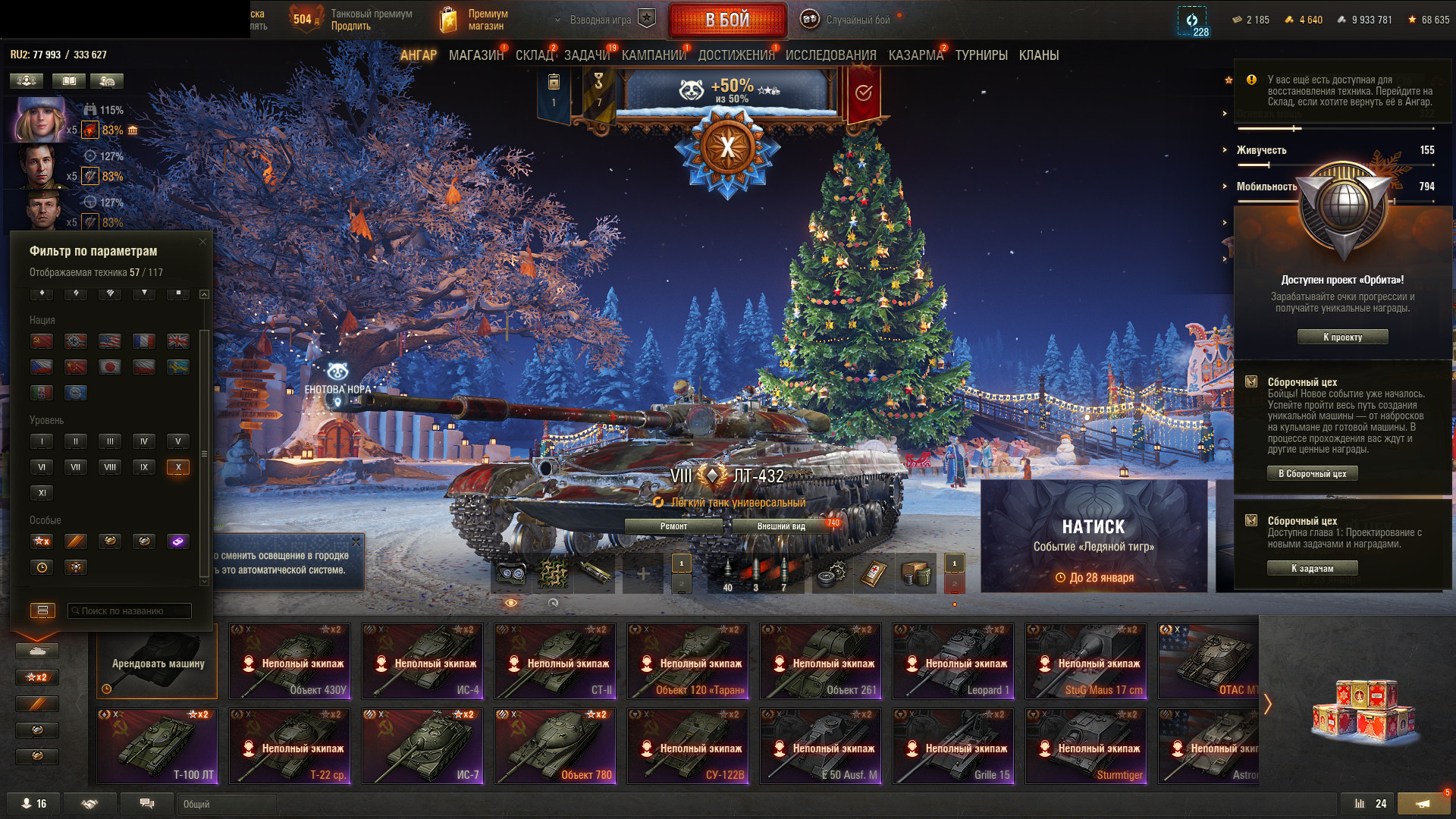Switch to the ИССЛЕДОВАНИЯ tab
1456x819 pixels.
click(830, 55)
